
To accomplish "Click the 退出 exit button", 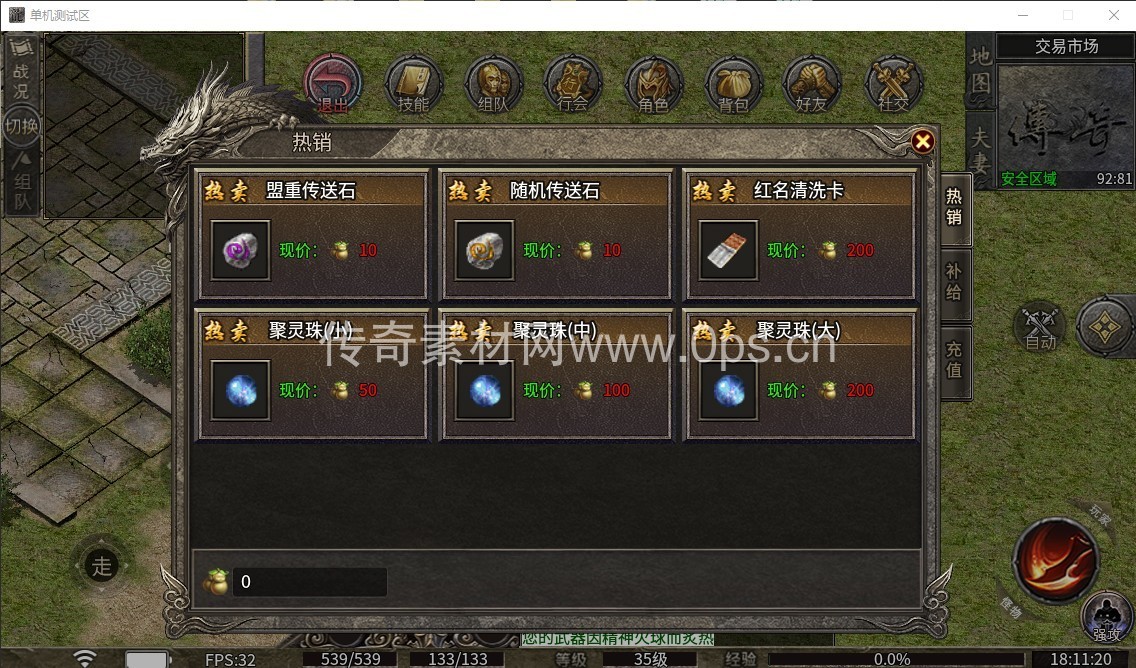I will [332, 83].
